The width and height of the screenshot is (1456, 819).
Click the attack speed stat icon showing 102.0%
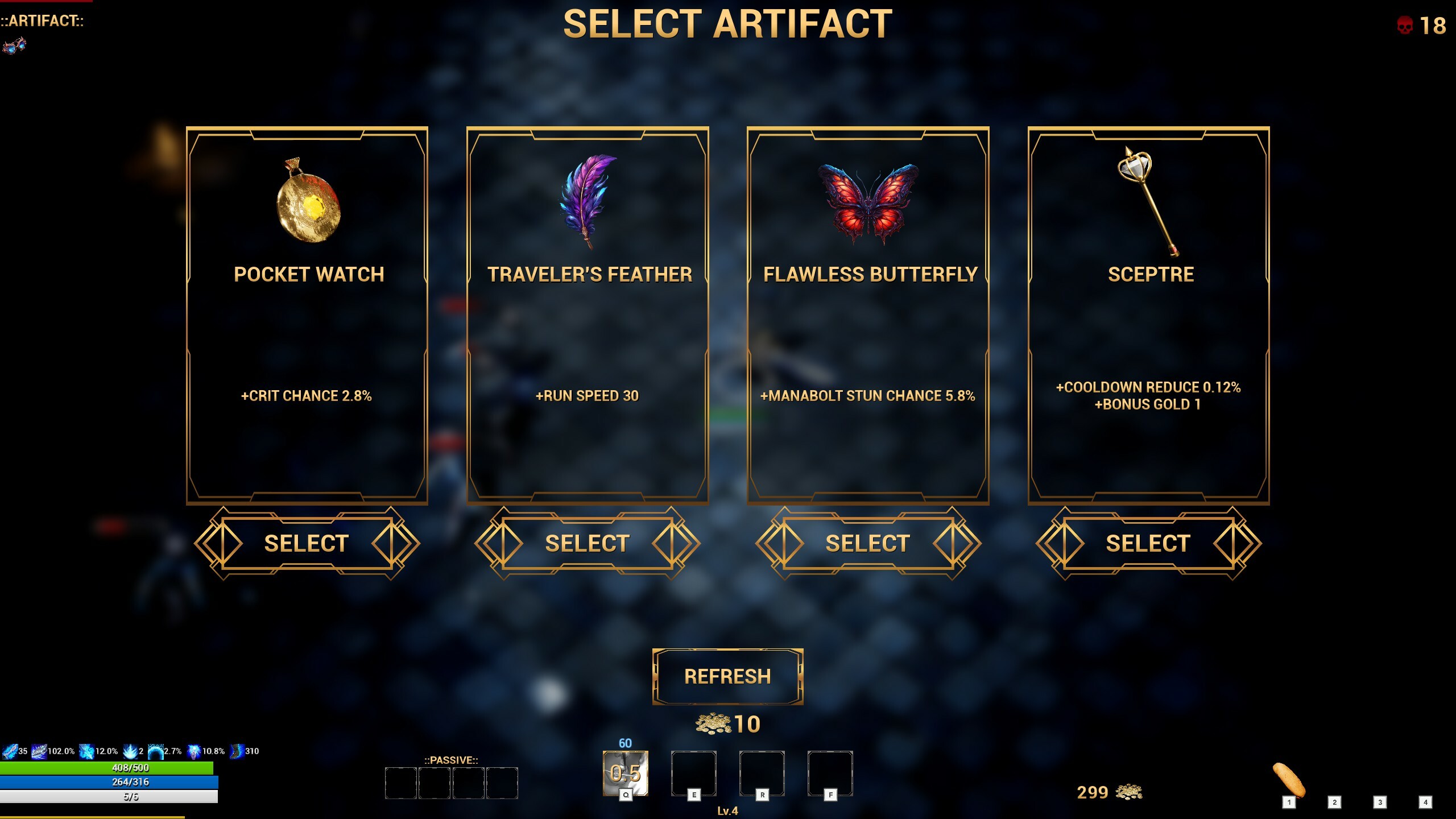click(39, 751)
